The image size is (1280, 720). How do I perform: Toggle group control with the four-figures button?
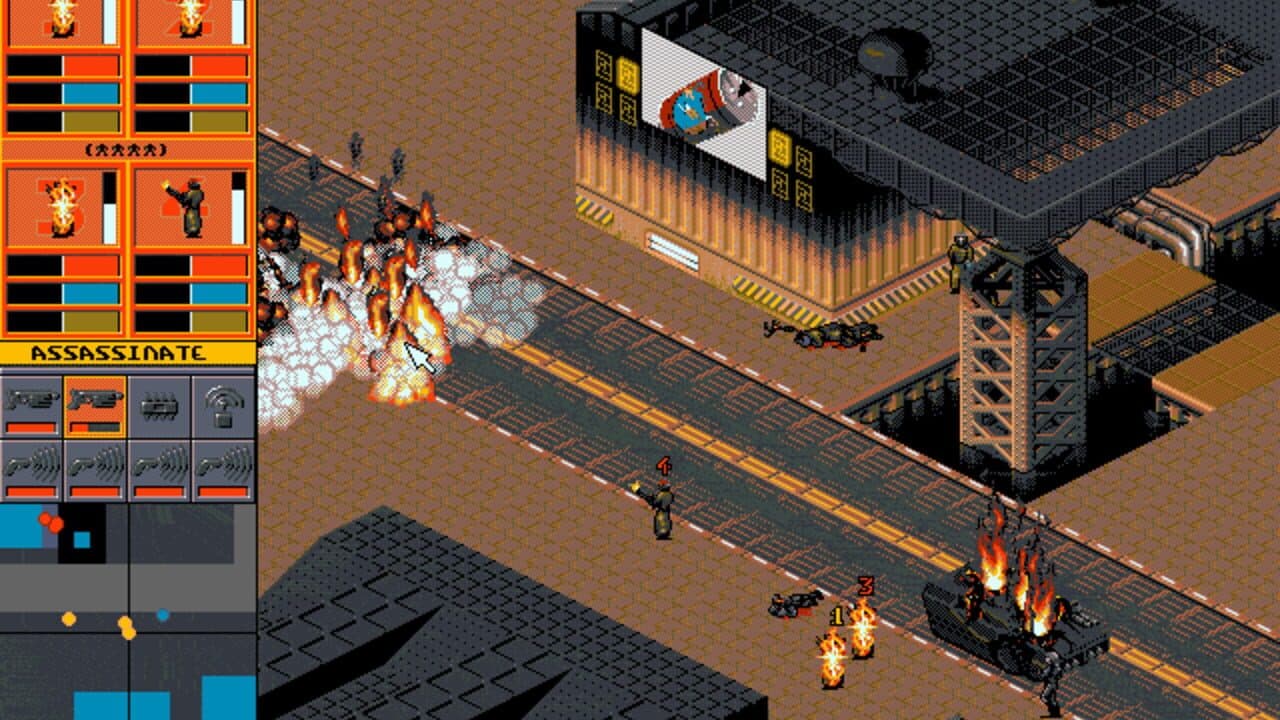click(126, 148)
